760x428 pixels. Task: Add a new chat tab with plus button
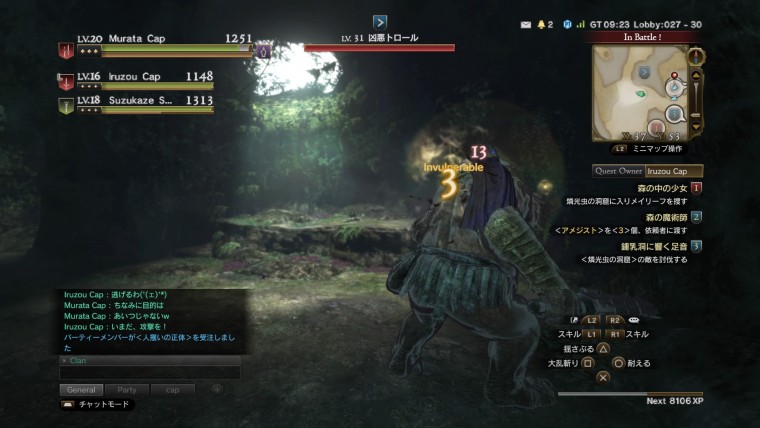pos(216,389)
